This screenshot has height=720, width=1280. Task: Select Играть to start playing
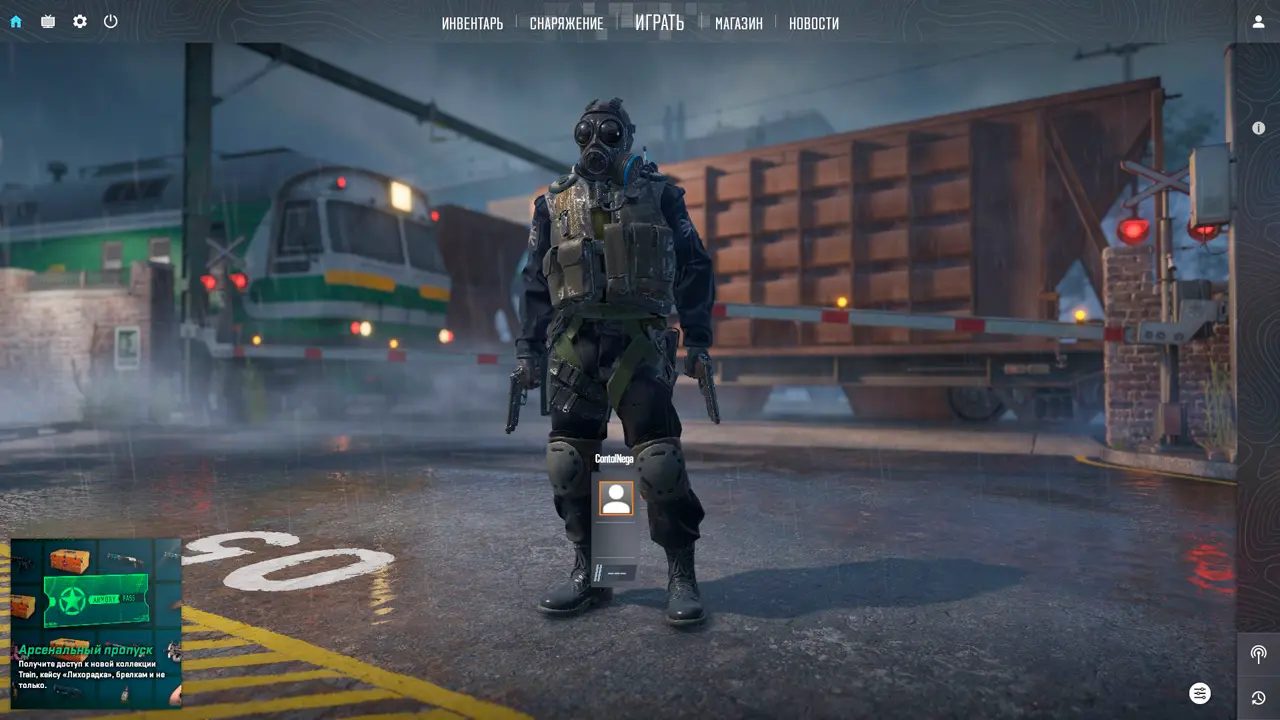(659, 22)
